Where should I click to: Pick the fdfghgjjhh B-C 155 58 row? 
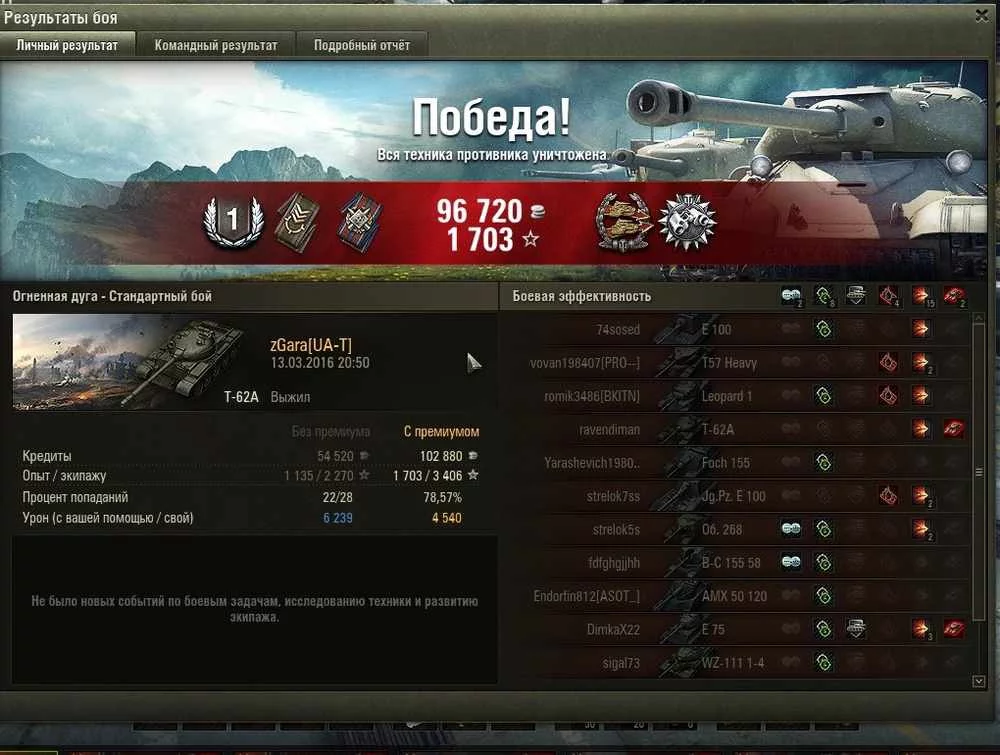[735, 563]
